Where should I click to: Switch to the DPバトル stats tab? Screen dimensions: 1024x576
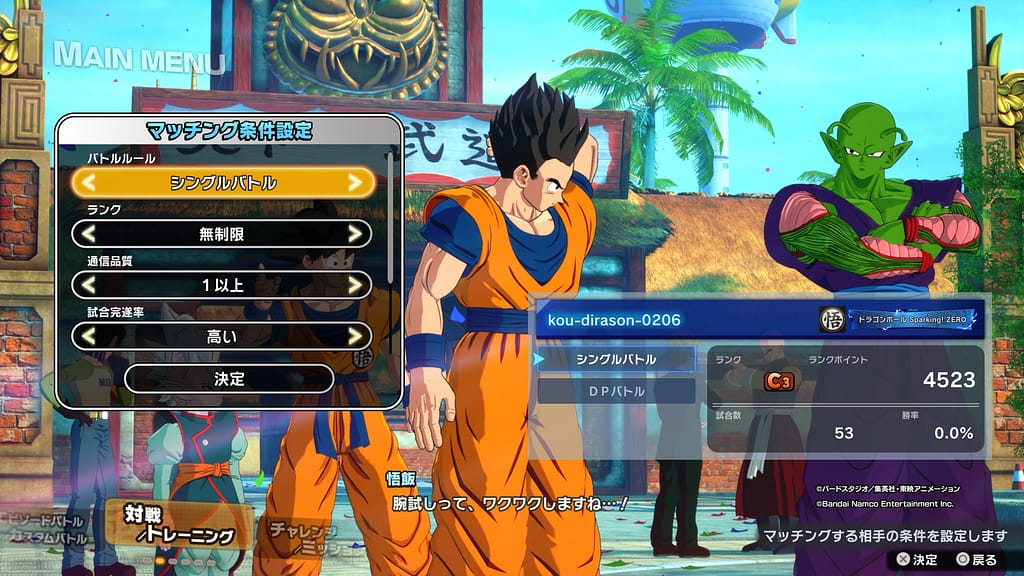(x=616, y=391)
